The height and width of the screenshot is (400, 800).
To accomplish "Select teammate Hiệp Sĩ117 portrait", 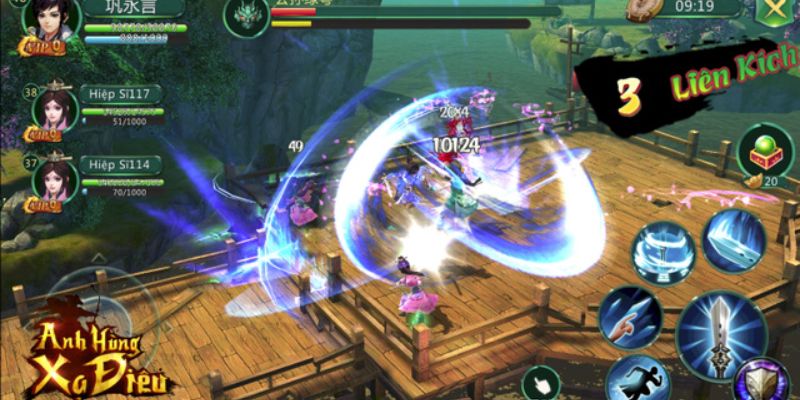I will click(57, 112).
